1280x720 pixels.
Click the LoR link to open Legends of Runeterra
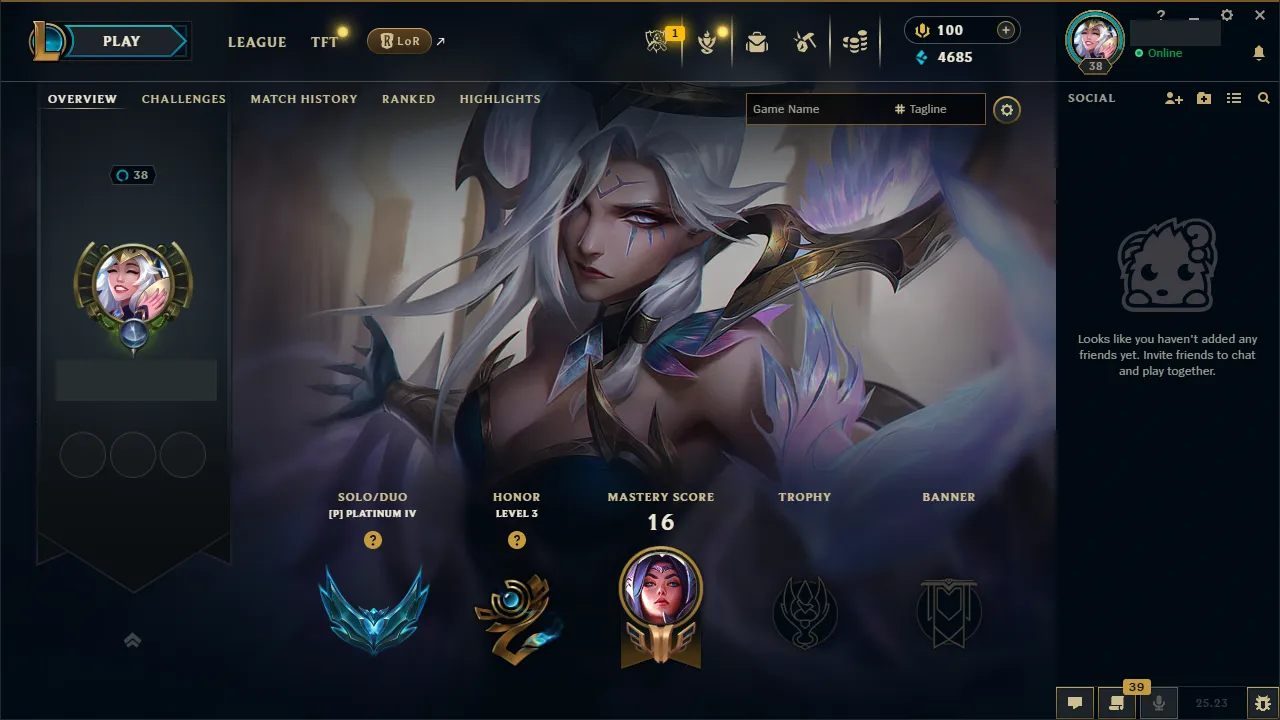click(x=399, y=41)
